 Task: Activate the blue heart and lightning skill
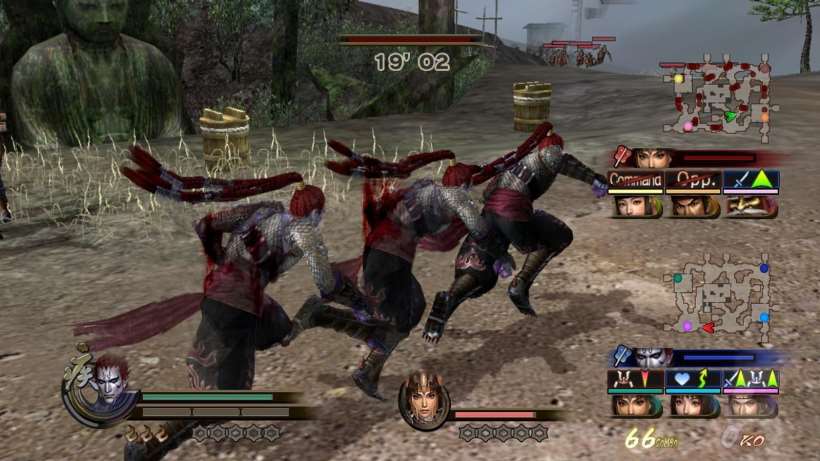click(693, 380)
